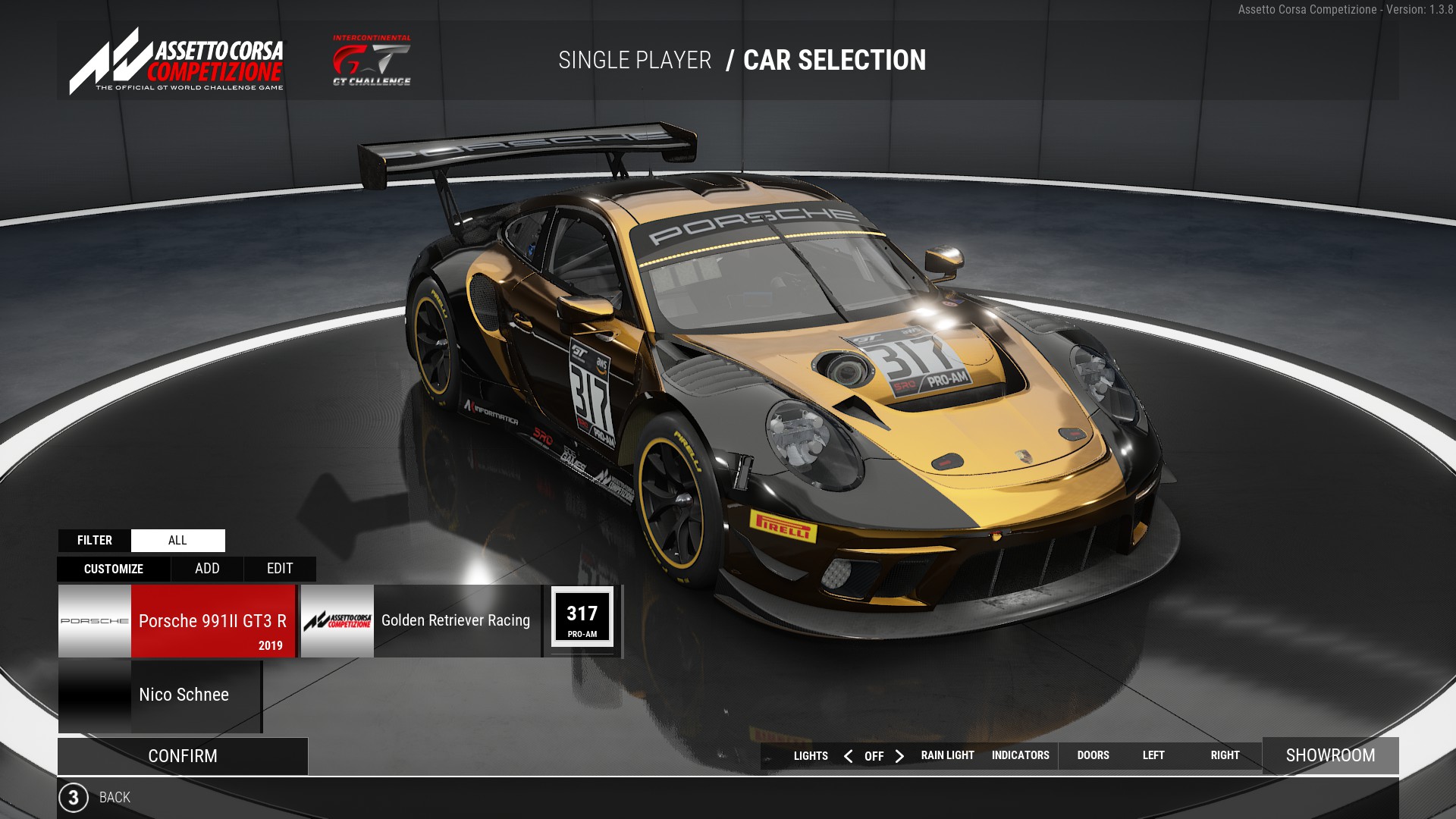Confirm the car selection
1456x819 pixels.
[183, 756]
